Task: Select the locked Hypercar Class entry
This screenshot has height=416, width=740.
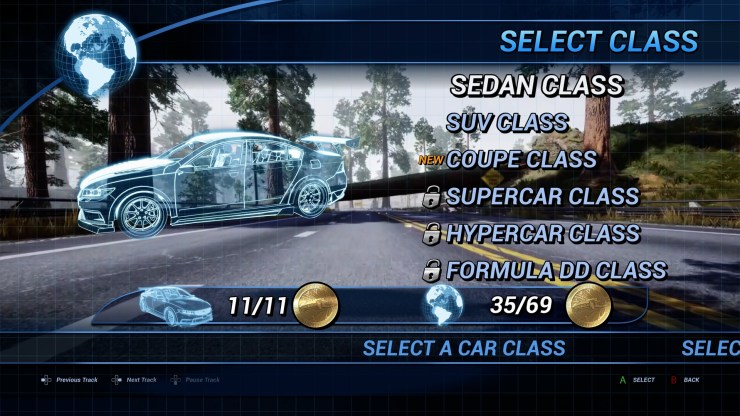Action: pos(544,234)
